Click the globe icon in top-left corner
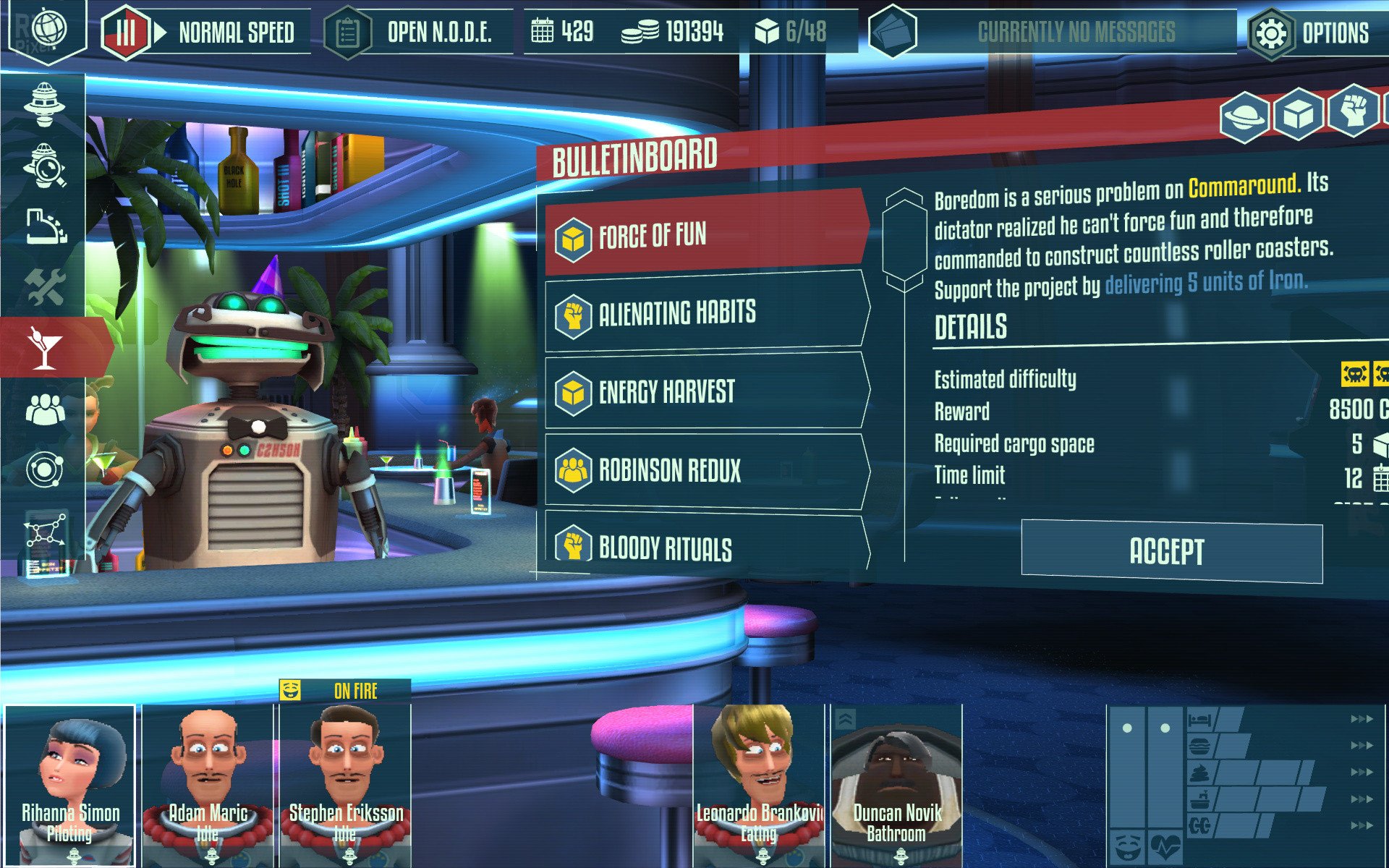 [48, 30]
